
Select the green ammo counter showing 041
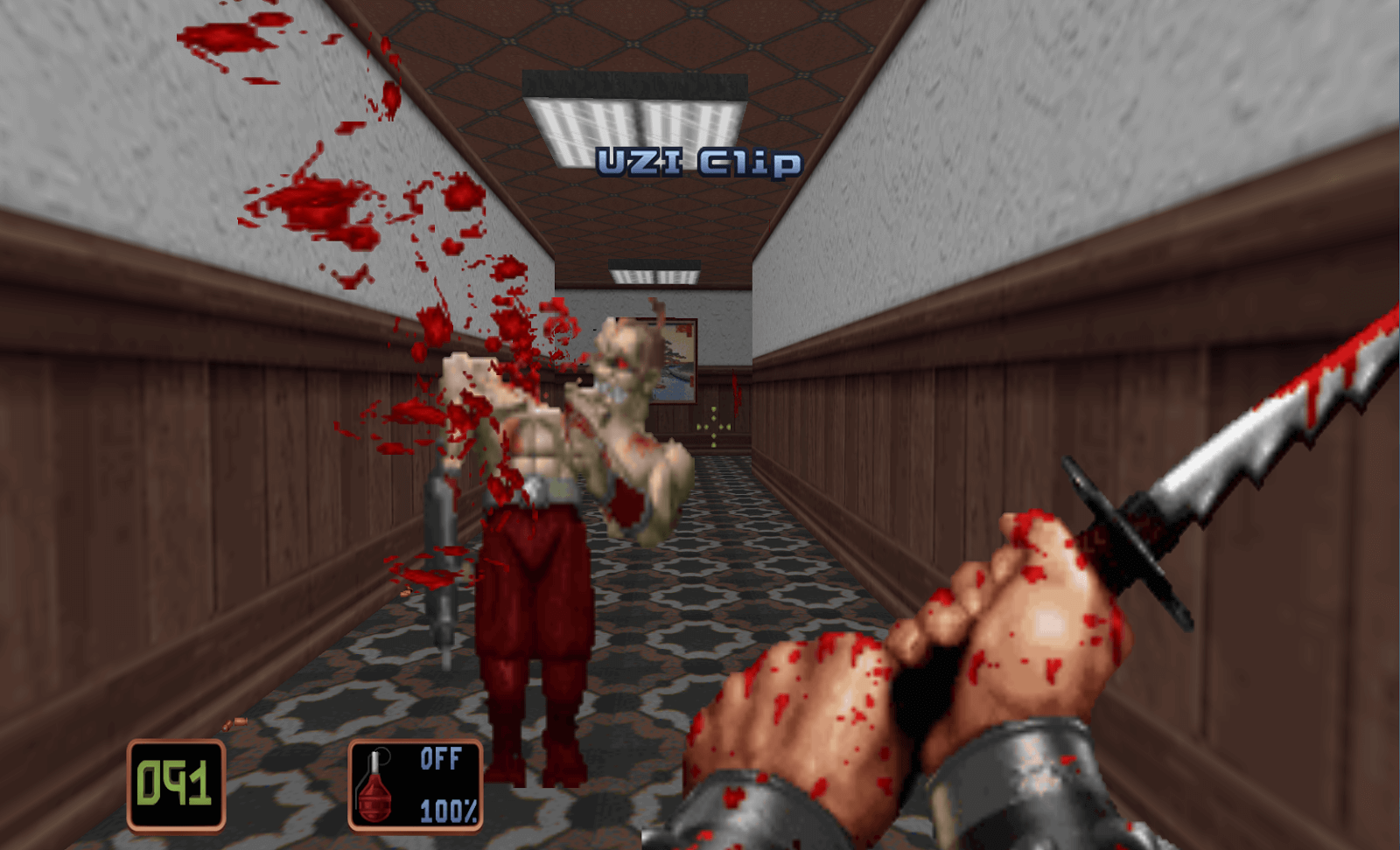[x=174, y=784]
